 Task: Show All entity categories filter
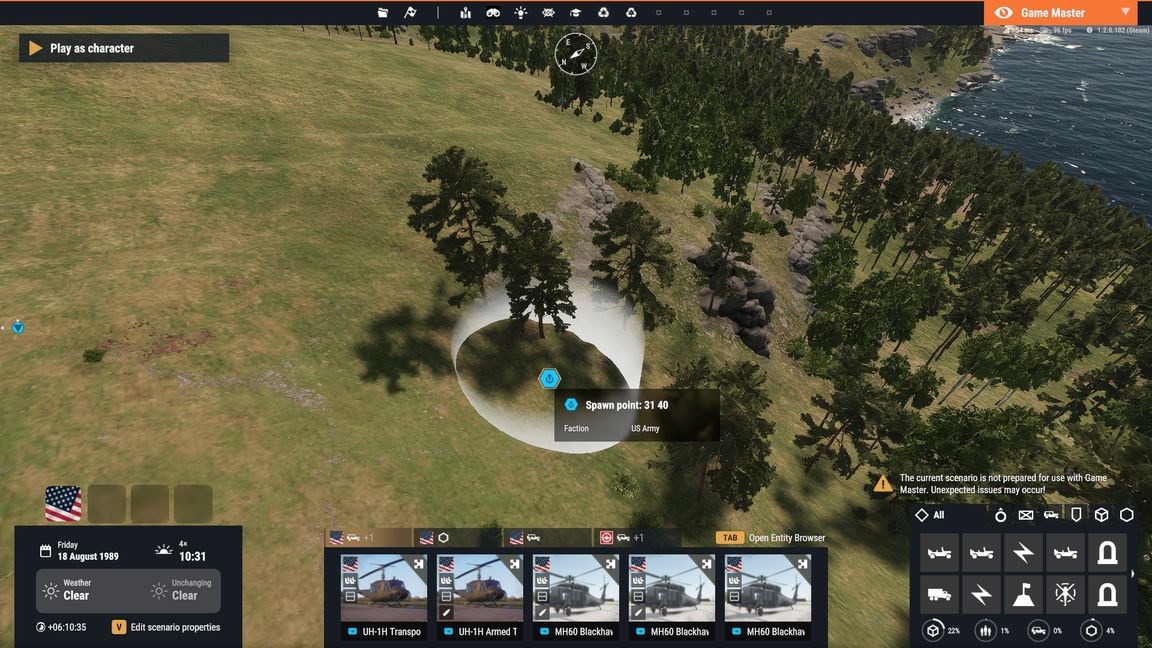click(930, 515)
